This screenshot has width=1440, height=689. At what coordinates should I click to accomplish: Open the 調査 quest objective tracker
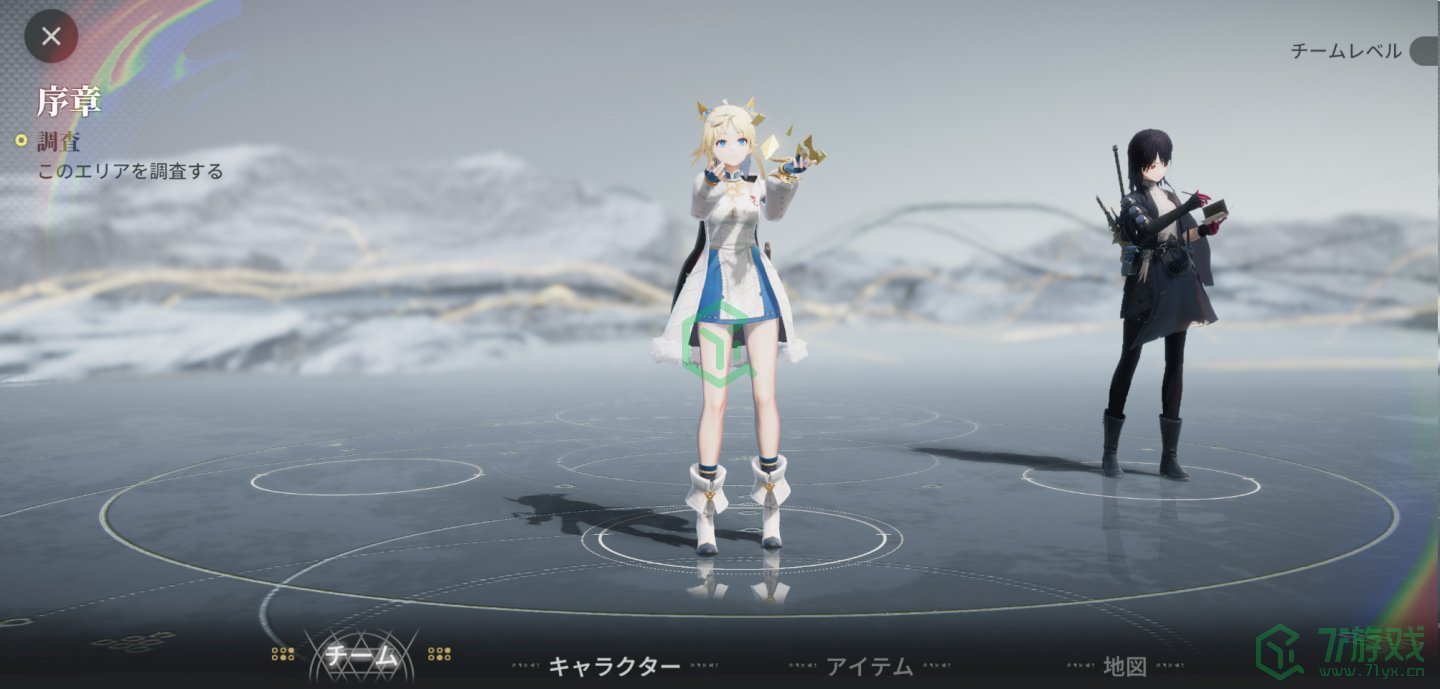[x=59, y=141]
